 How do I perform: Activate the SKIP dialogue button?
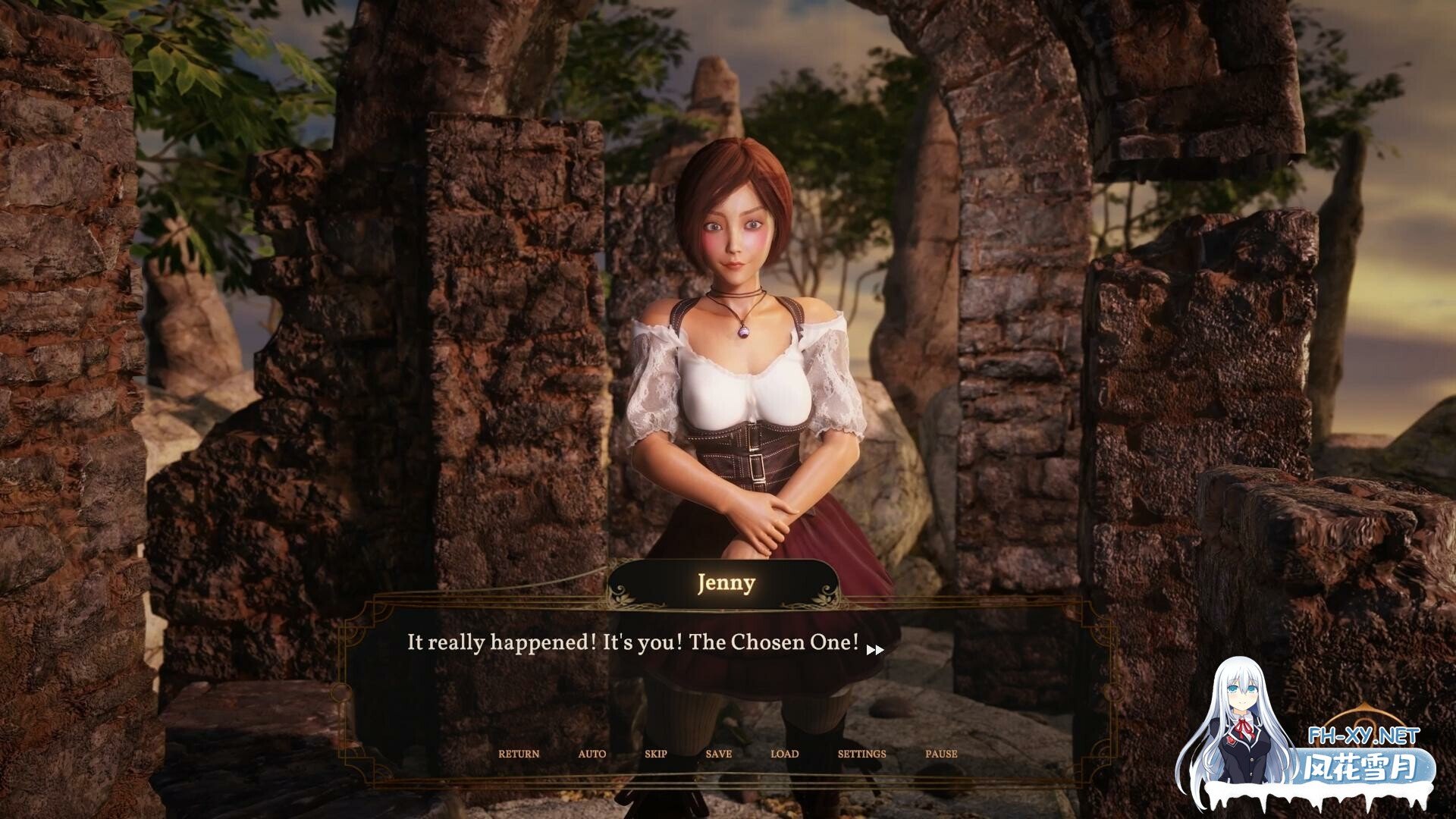click(x=656, y=754)
